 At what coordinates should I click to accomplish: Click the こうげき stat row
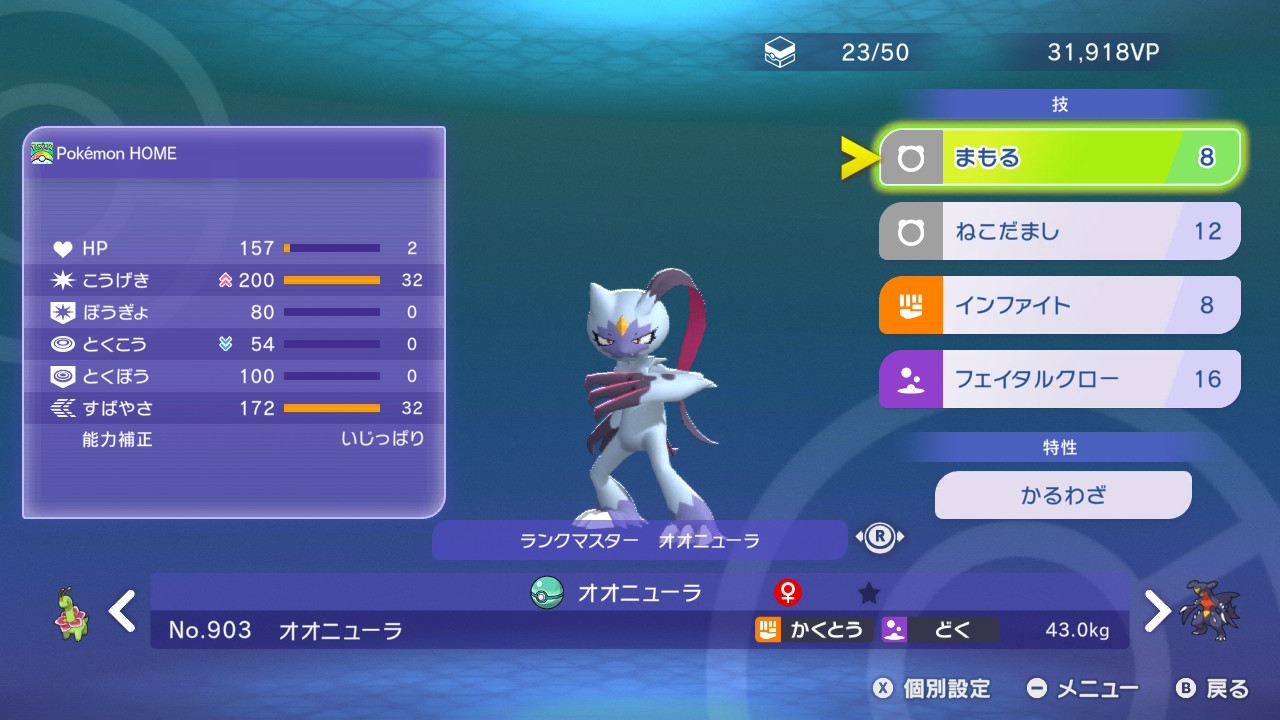236,280
